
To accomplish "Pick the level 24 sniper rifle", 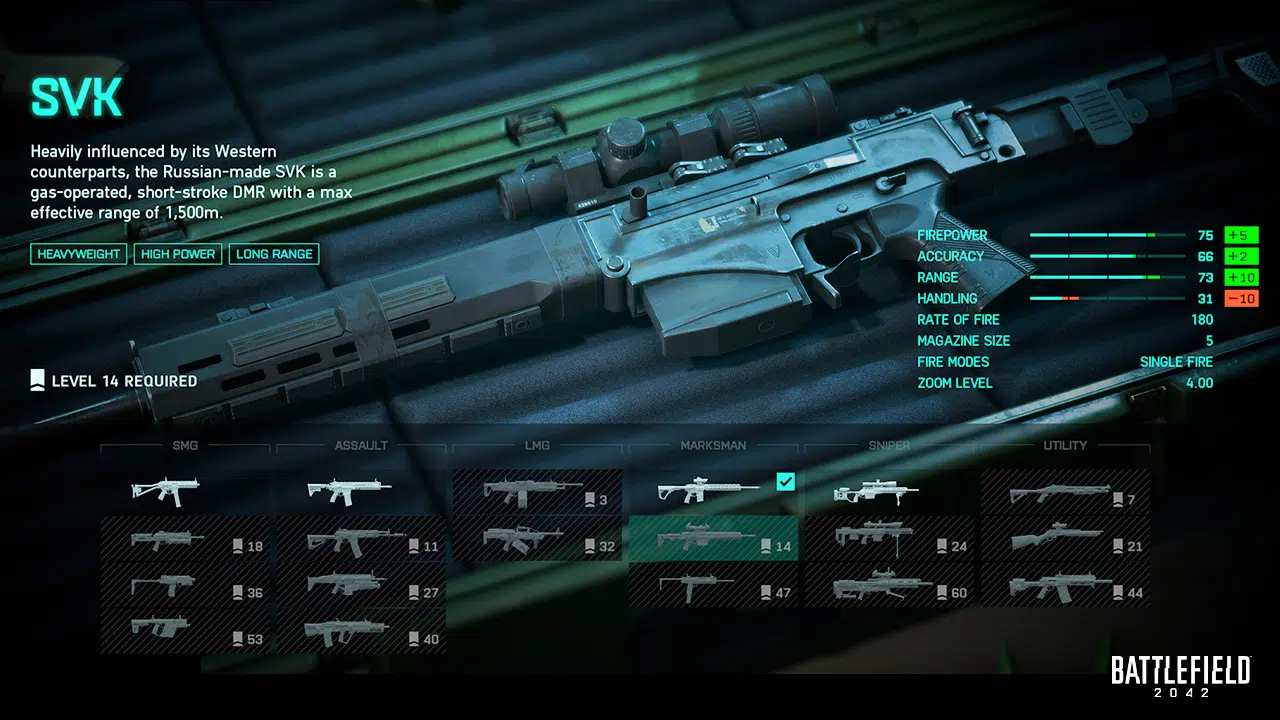I will tap(890, 540).
